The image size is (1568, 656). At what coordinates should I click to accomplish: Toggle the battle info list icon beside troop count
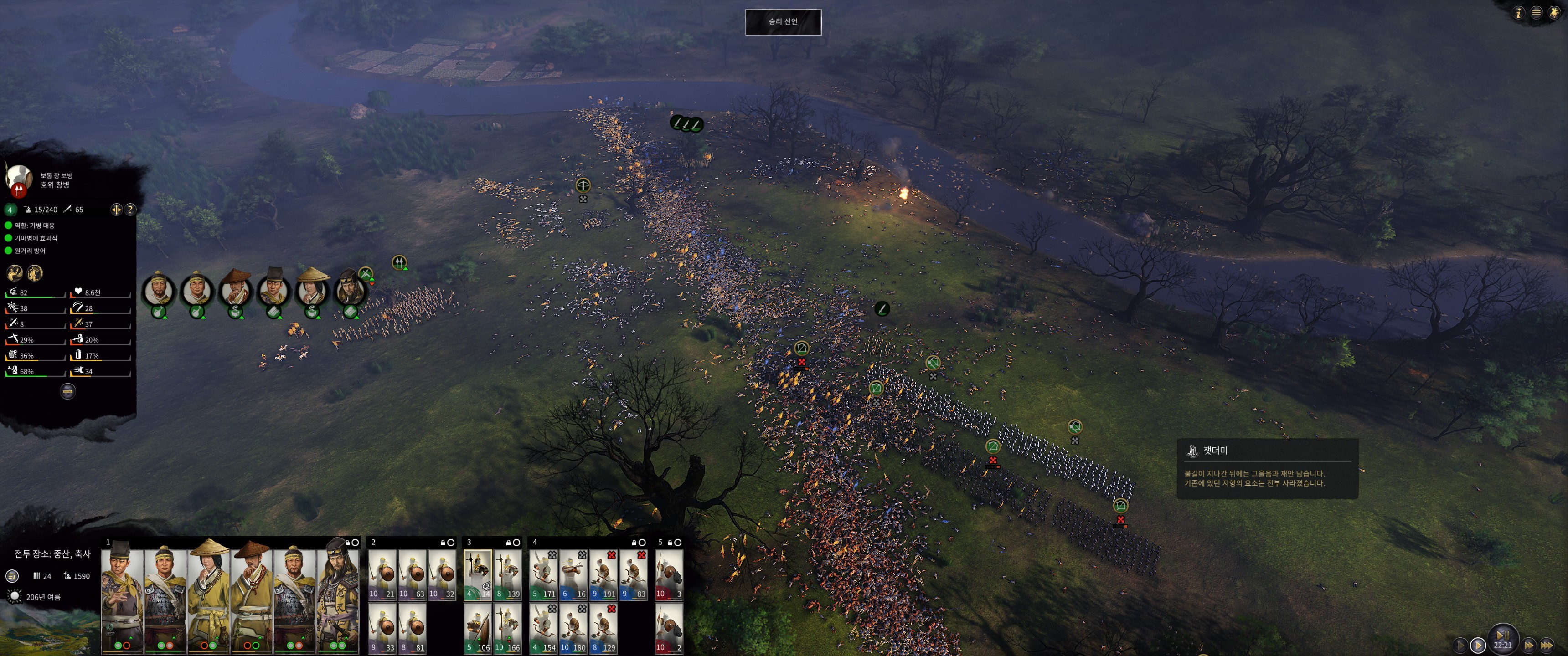(12, 576)
